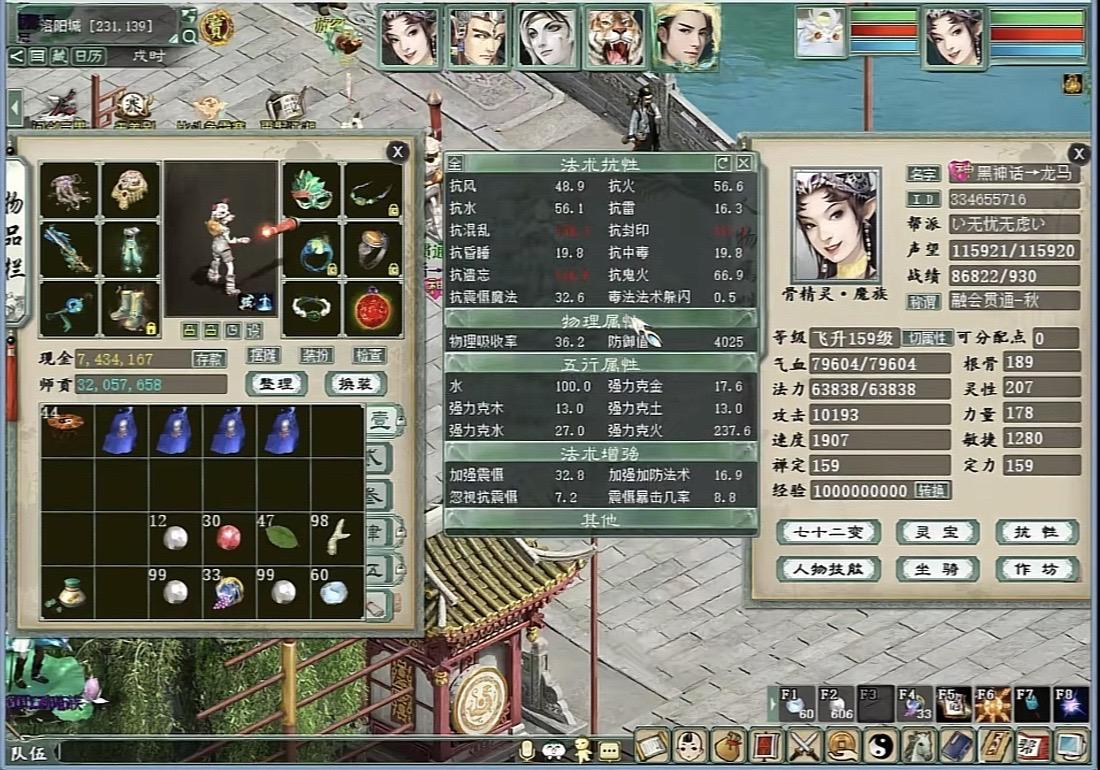
Task: Close the inventory panel
Action: (398, 151)
